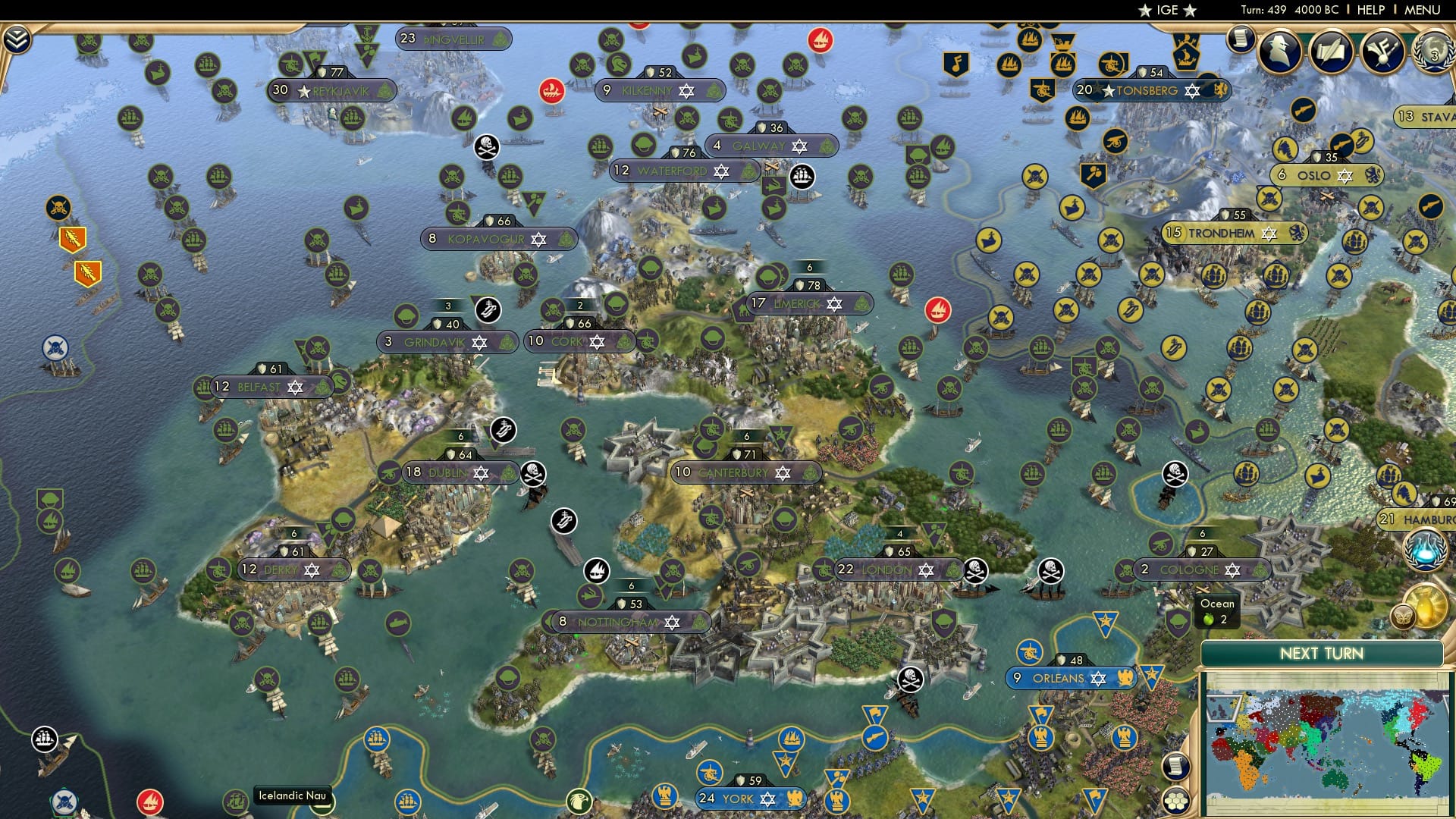1456x819 pixels.
Task: Select the red barbarian galley icon near Limerick
Action: click(938, 311)
